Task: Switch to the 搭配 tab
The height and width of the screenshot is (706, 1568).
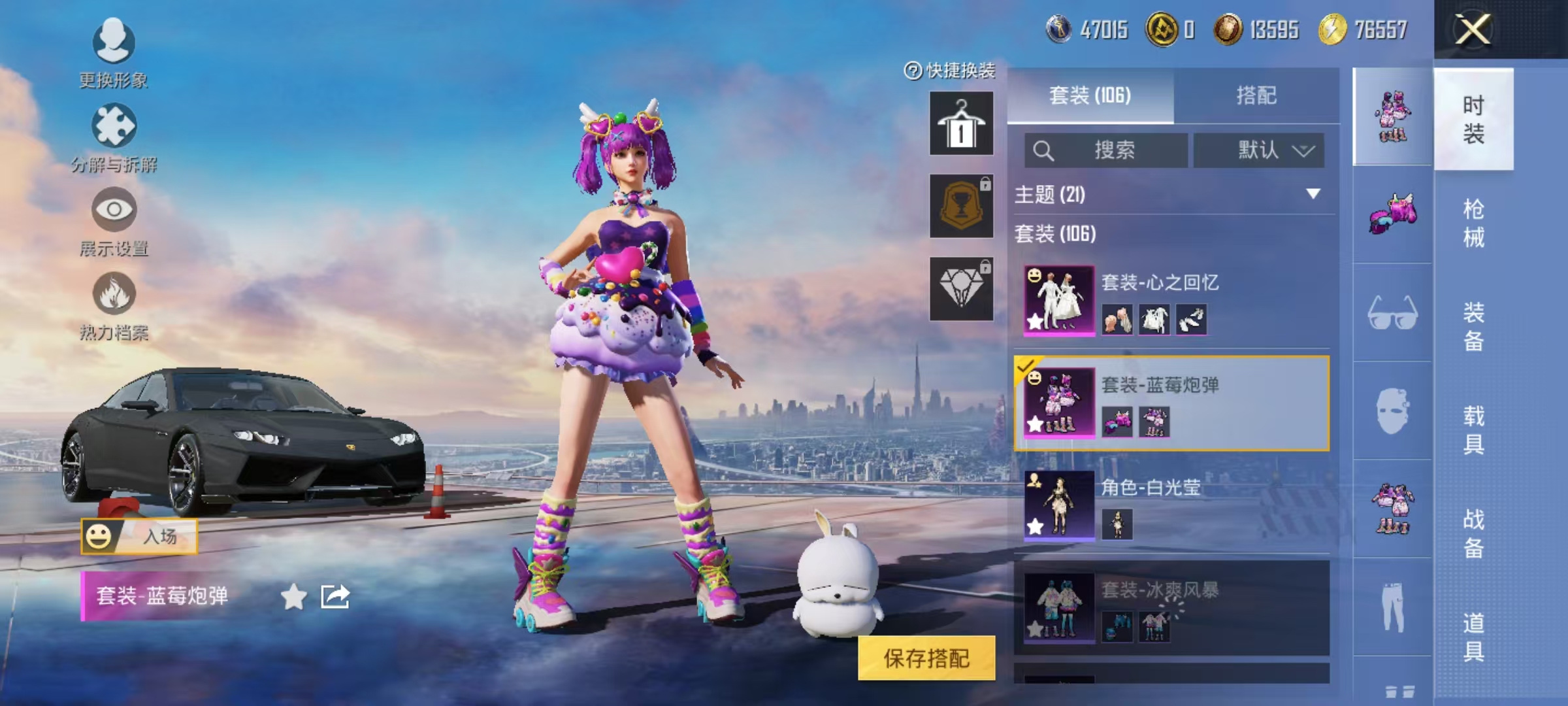Action: pos(1256,95)
